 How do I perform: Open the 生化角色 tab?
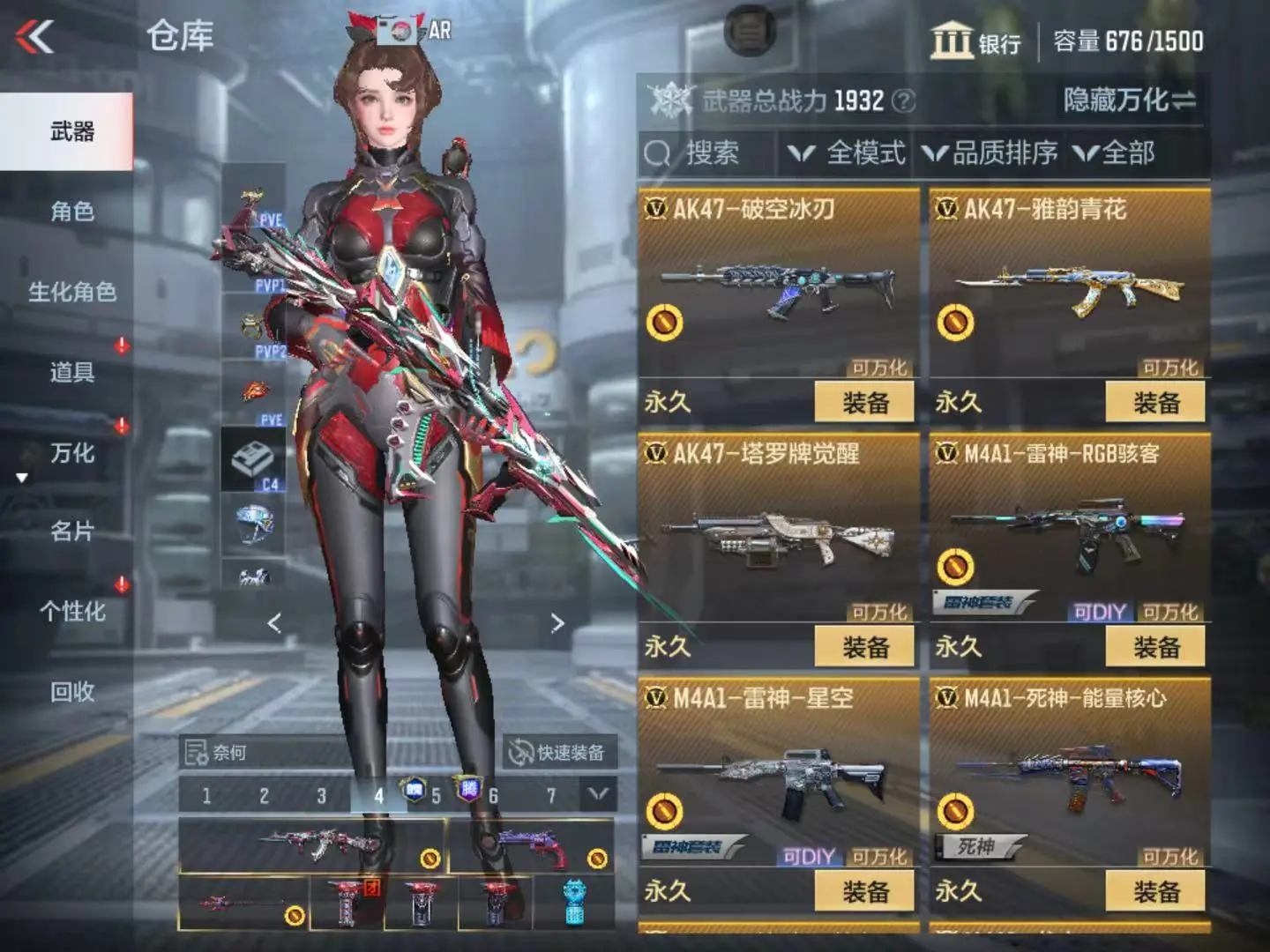72,292
